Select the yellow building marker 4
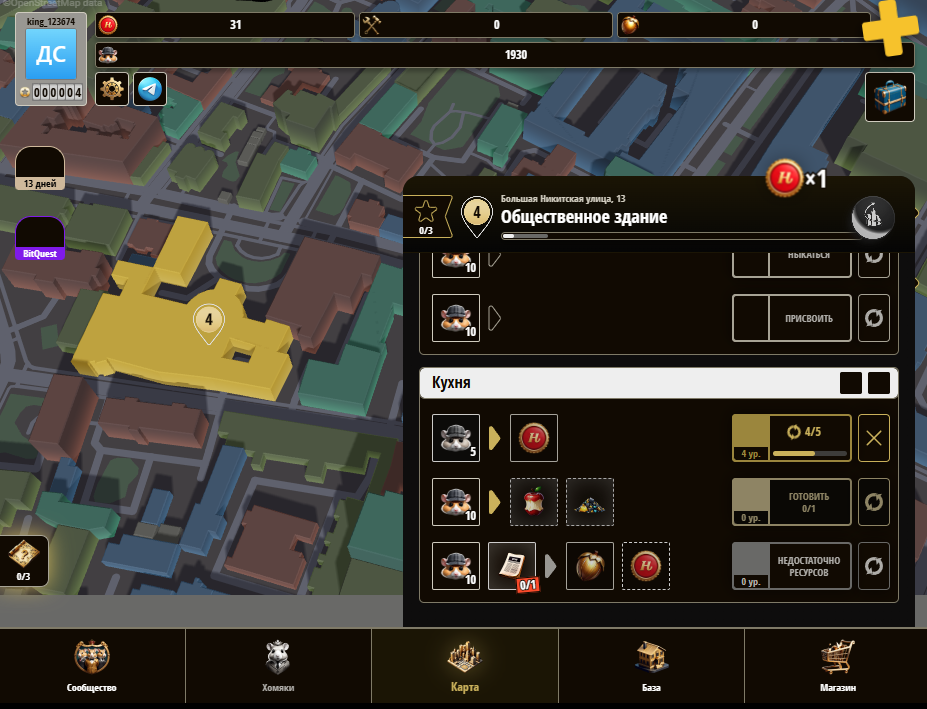 (x=209, y=321)
